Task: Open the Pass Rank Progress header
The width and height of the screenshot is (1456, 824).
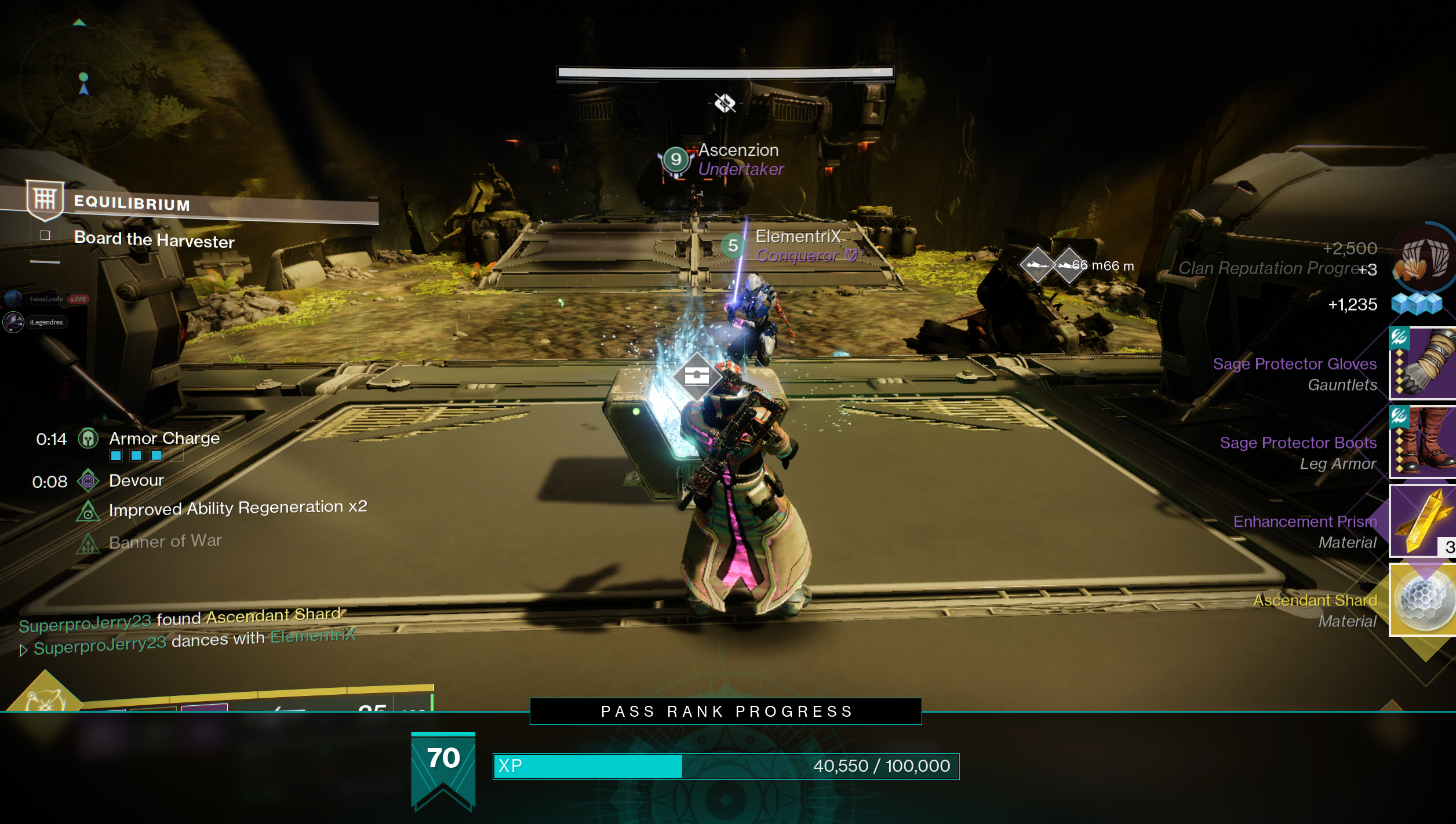Action: pos(726,712)
